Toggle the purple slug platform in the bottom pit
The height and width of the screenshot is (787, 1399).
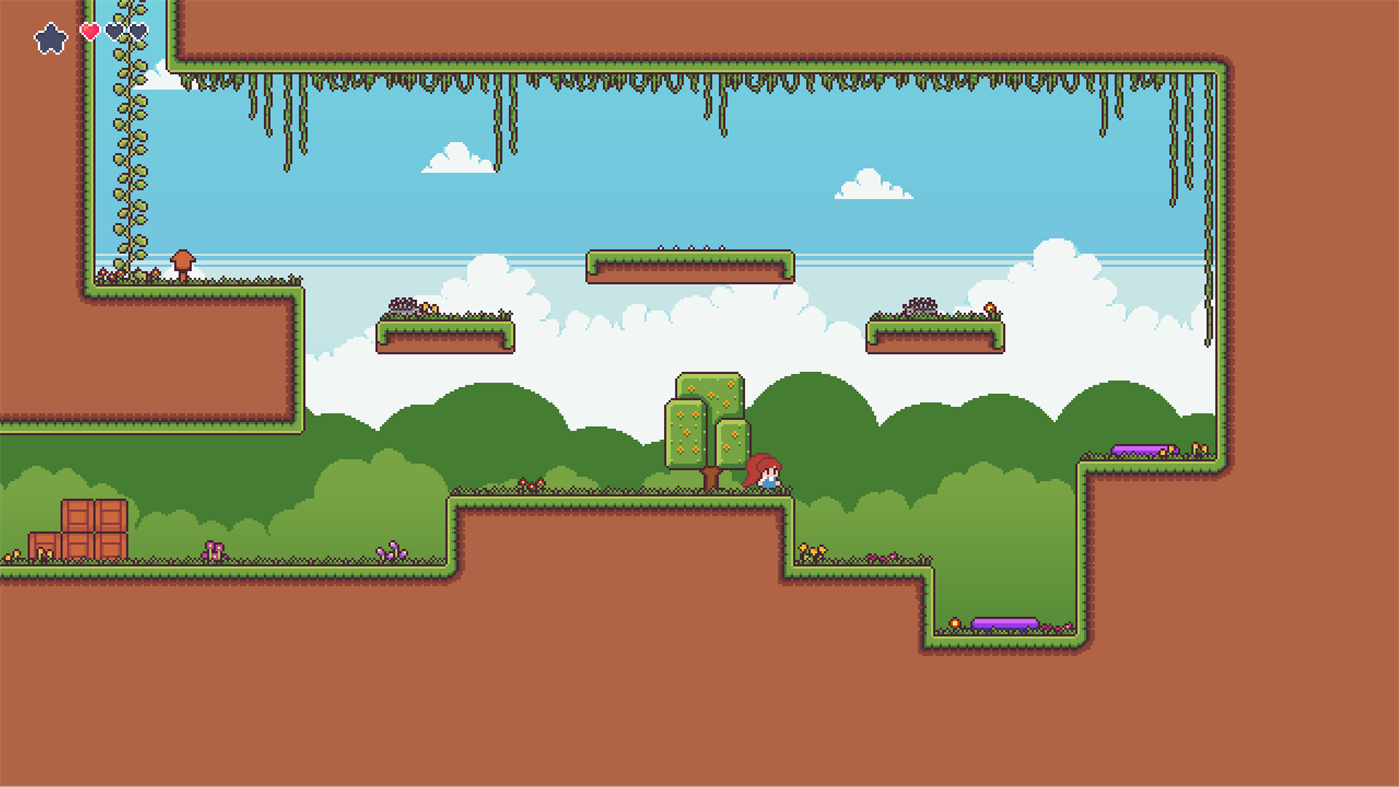(1005, 622)
